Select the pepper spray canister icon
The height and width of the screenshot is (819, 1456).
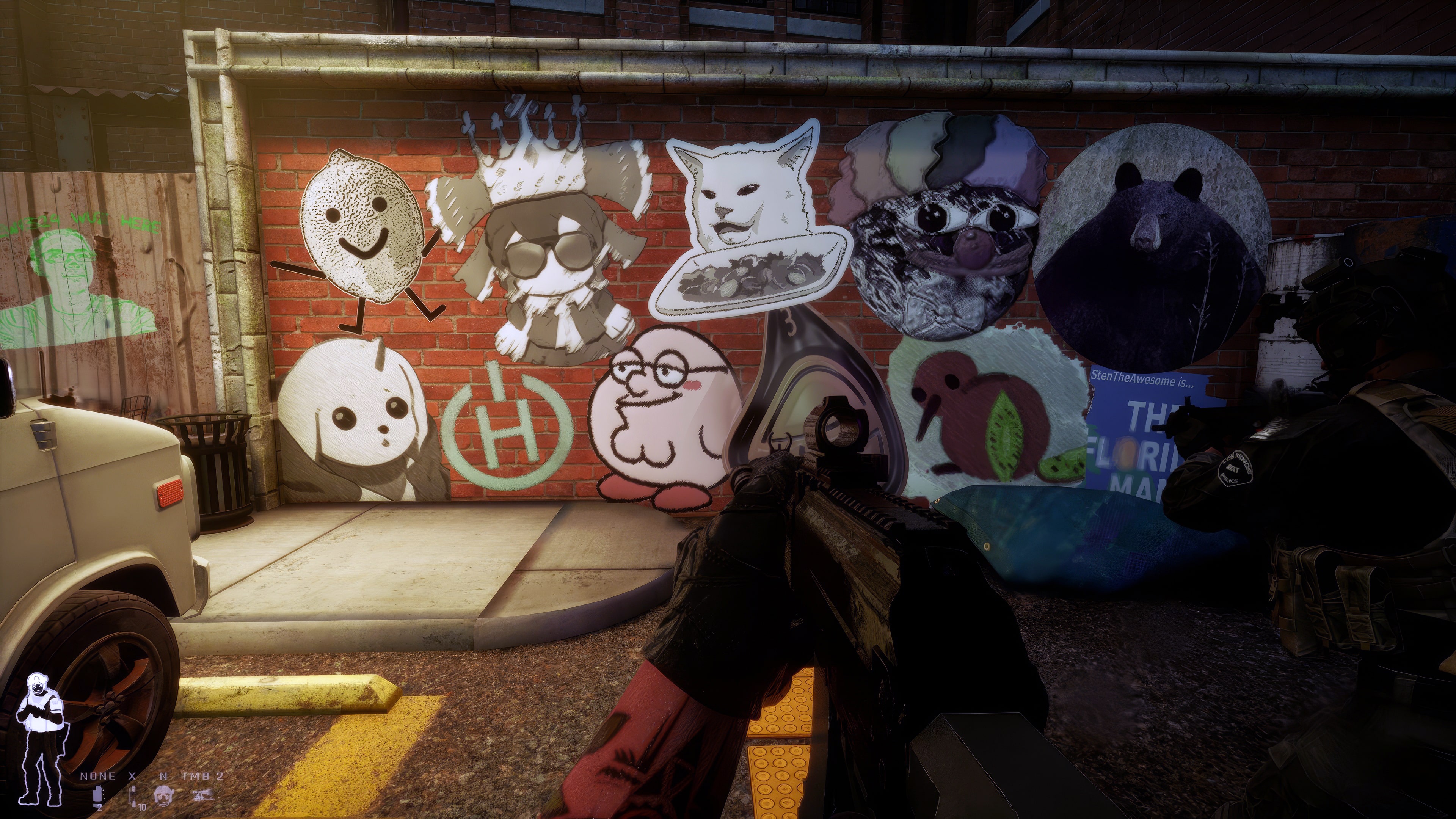tap(97, 795)
